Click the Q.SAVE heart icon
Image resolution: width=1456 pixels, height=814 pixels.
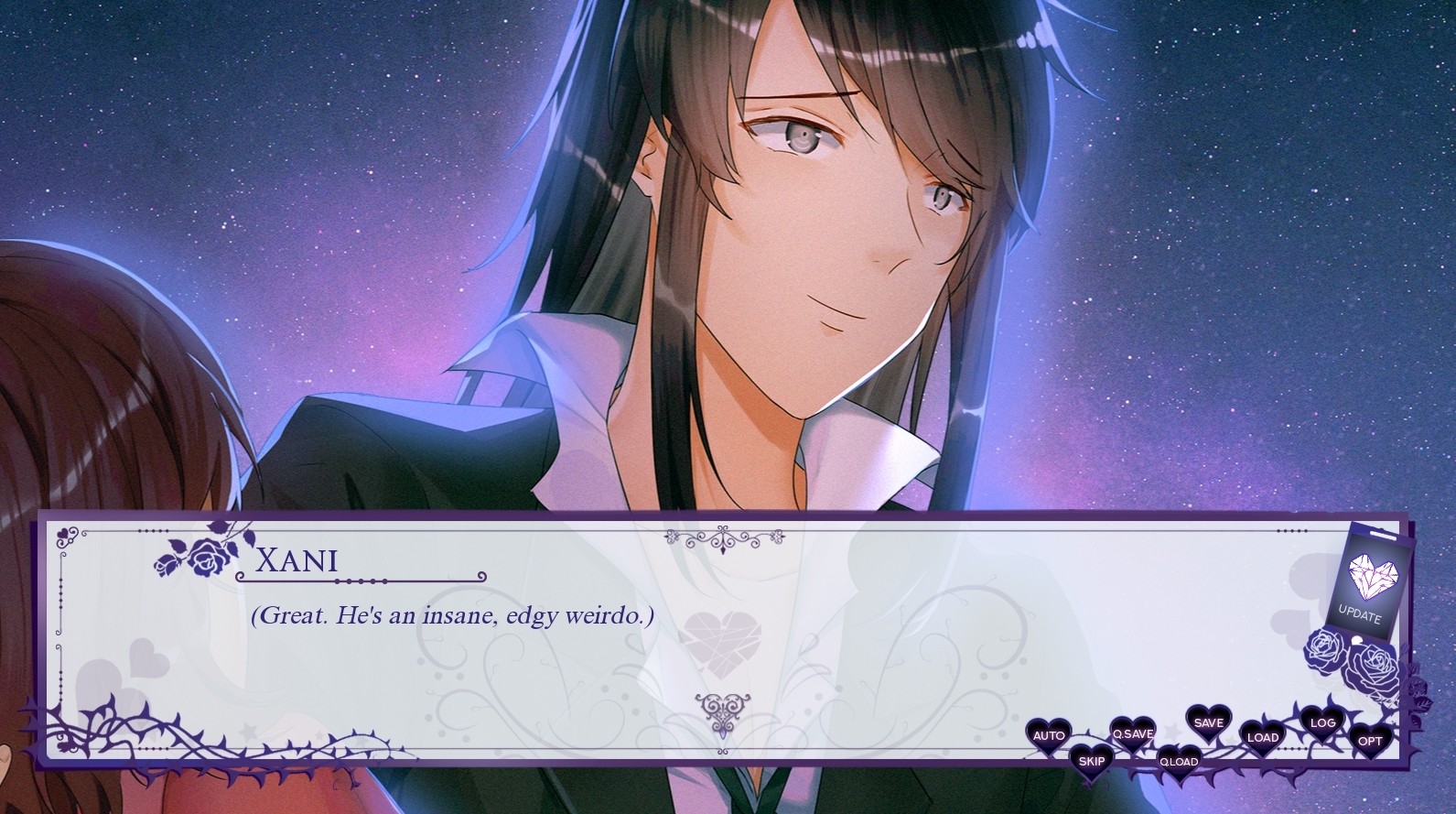pos(1132,733)
